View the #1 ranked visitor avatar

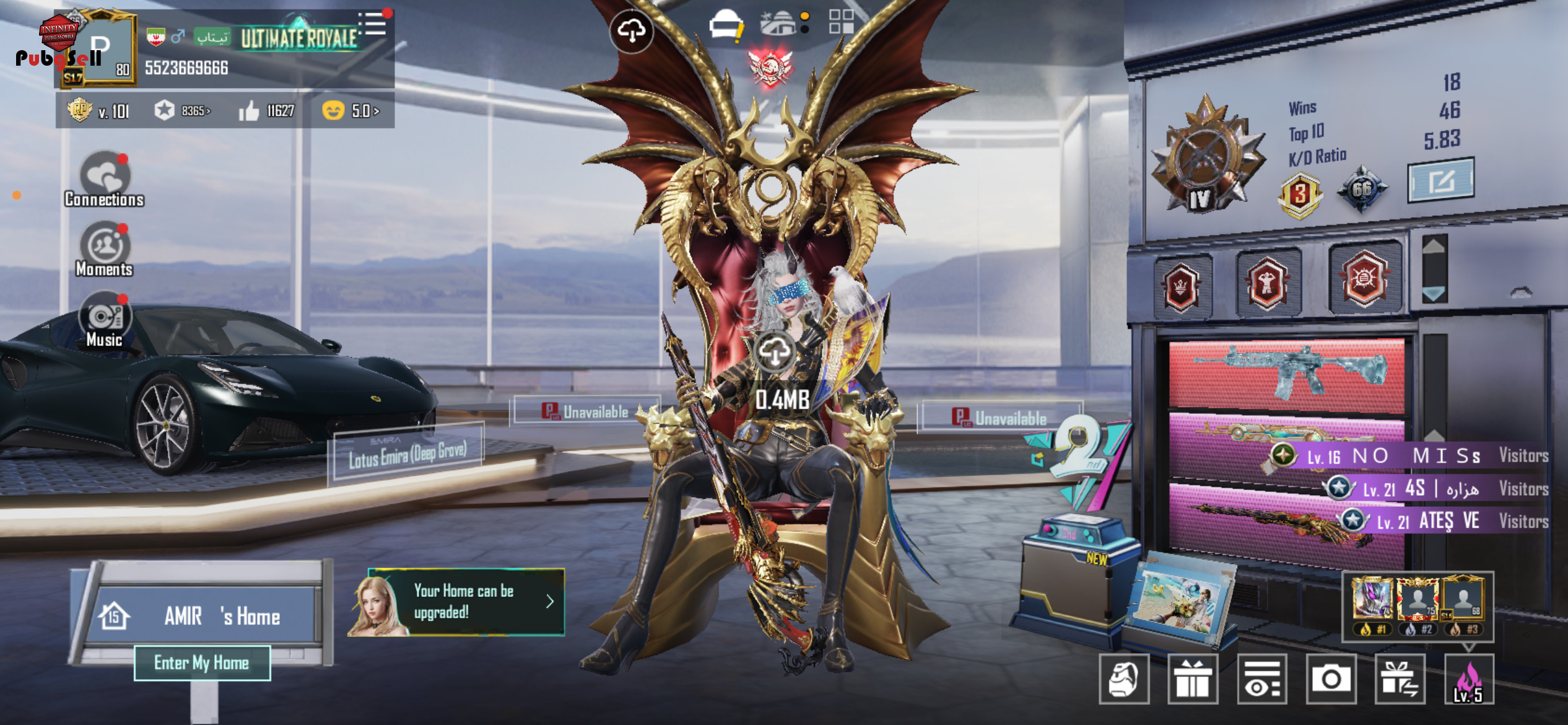[x=1372, y=600]
